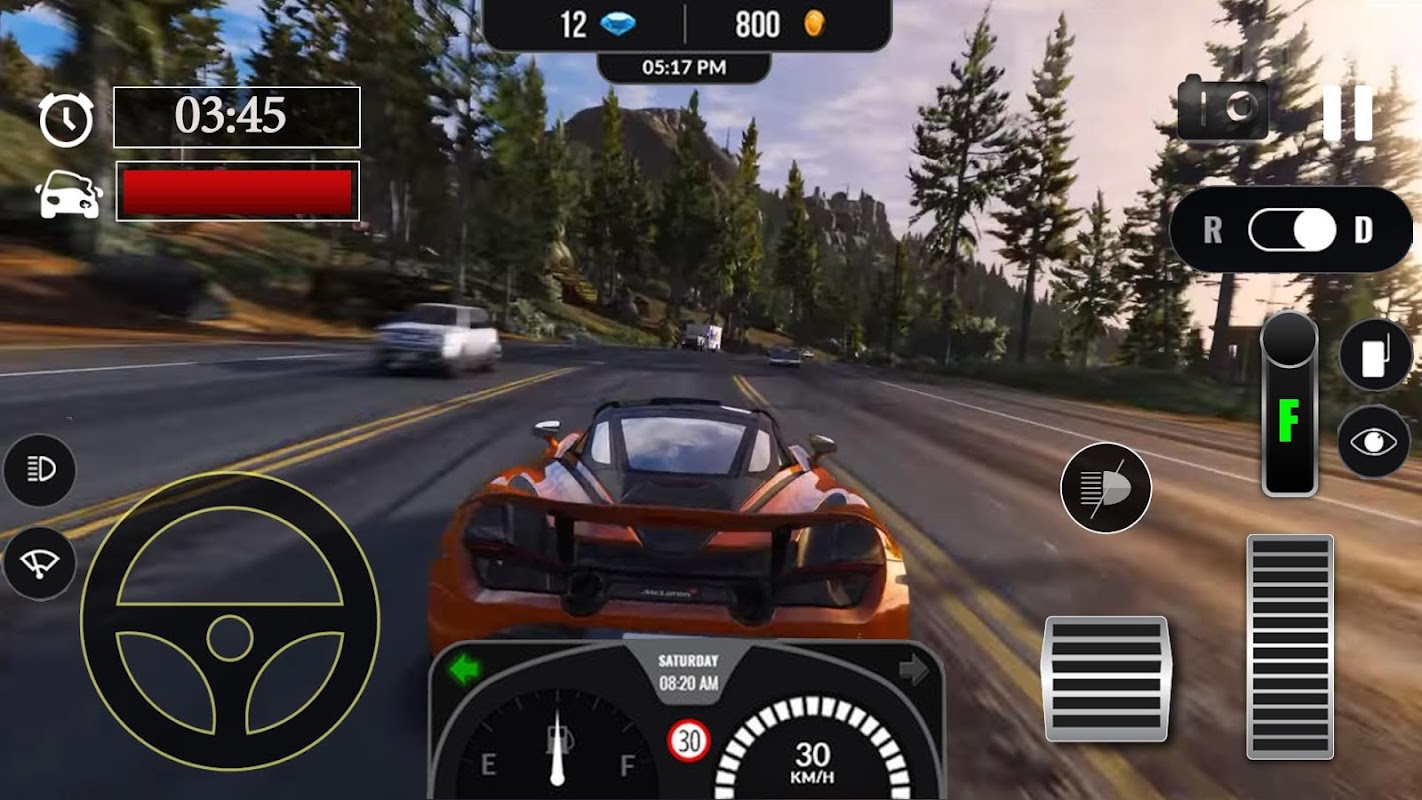The height and width of the screenshot is (800, 1422).
Task: Click the gear shifter showing F
Action: (x=1289, y=405)
